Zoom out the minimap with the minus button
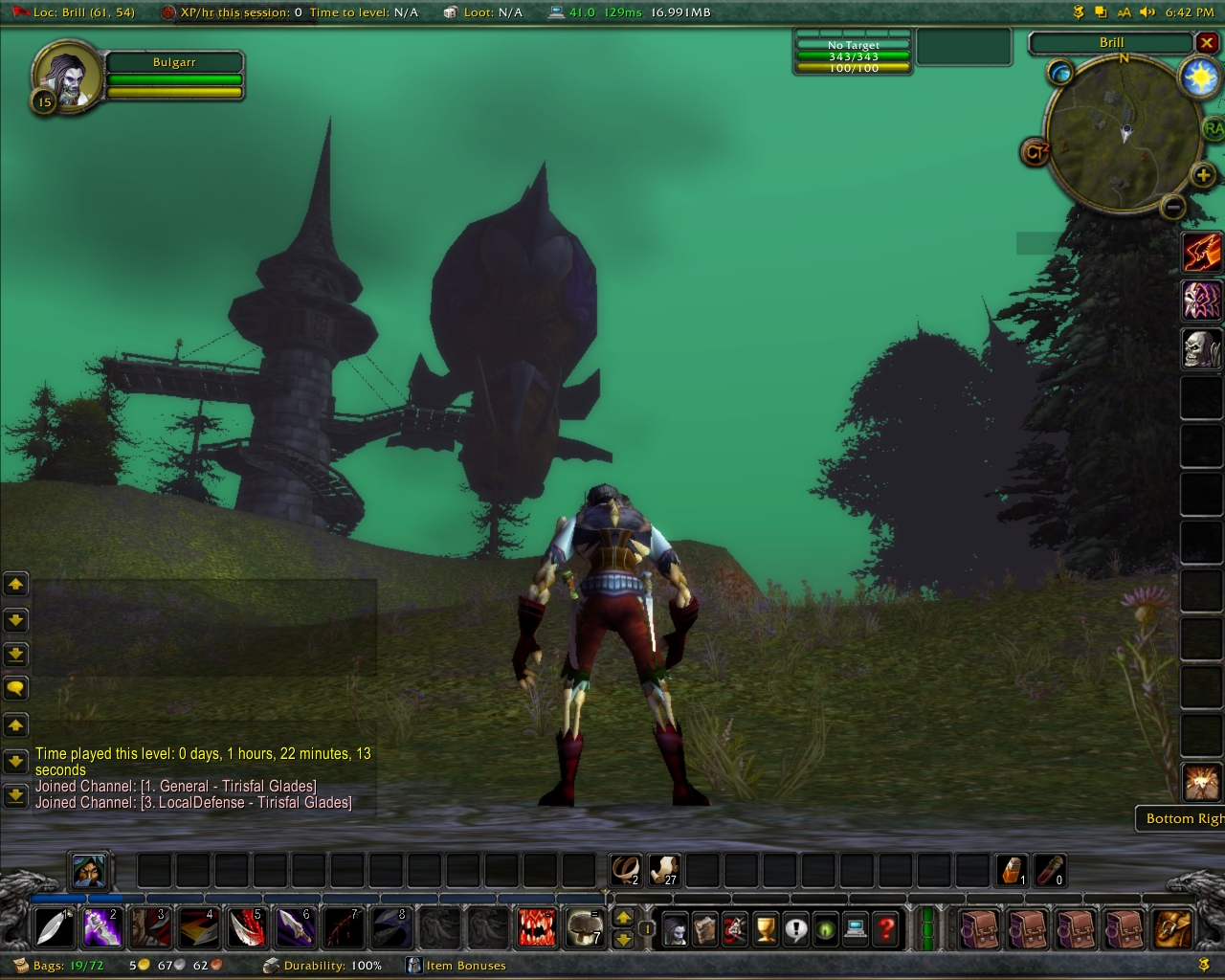The width and height of the screenshot is (1225, 980). tap(1173, 206)
